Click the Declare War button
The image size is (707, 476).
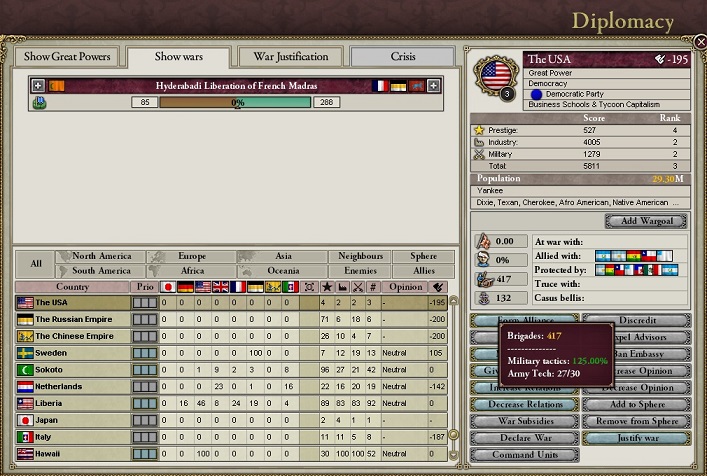point(523,438)
